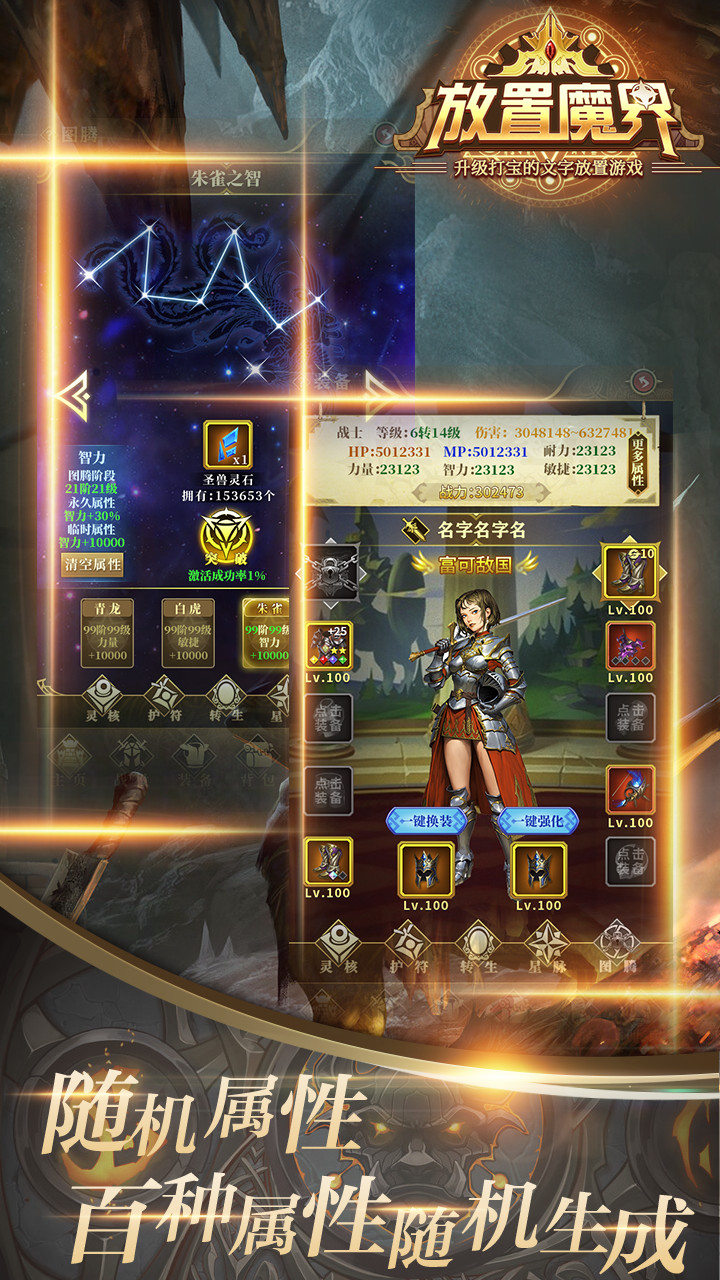
Task: Select the blue-flame staff weapon slot
Action: (630, 790)
